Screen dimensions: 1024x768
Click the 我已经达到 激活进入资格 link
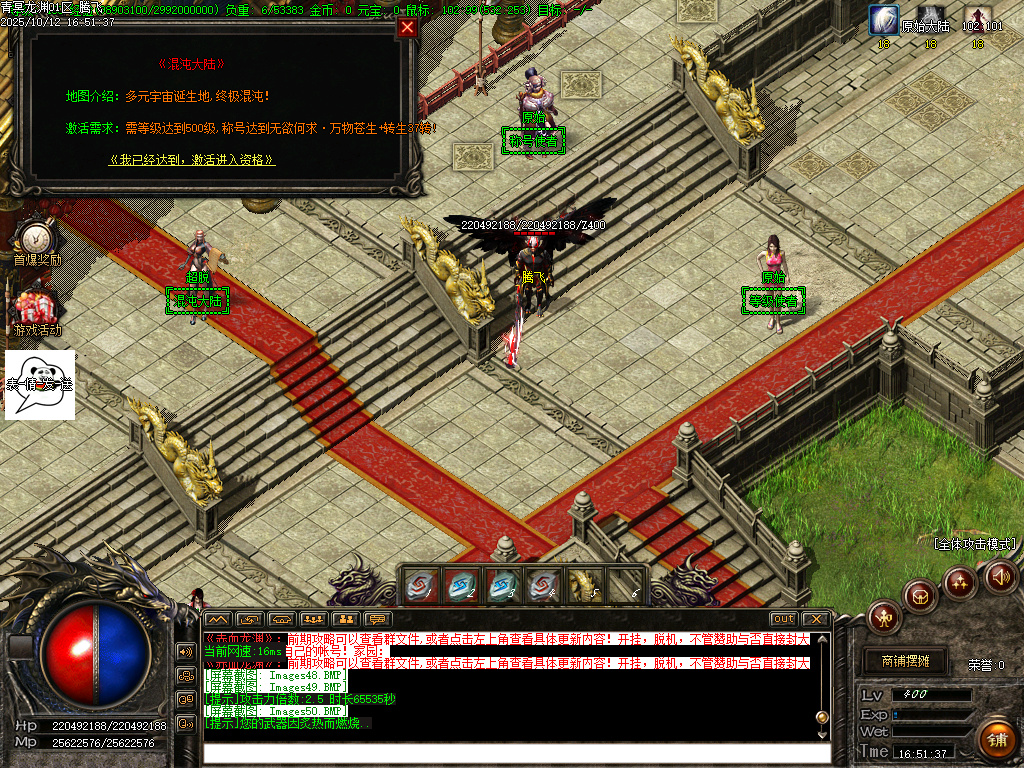pos(192,160)
